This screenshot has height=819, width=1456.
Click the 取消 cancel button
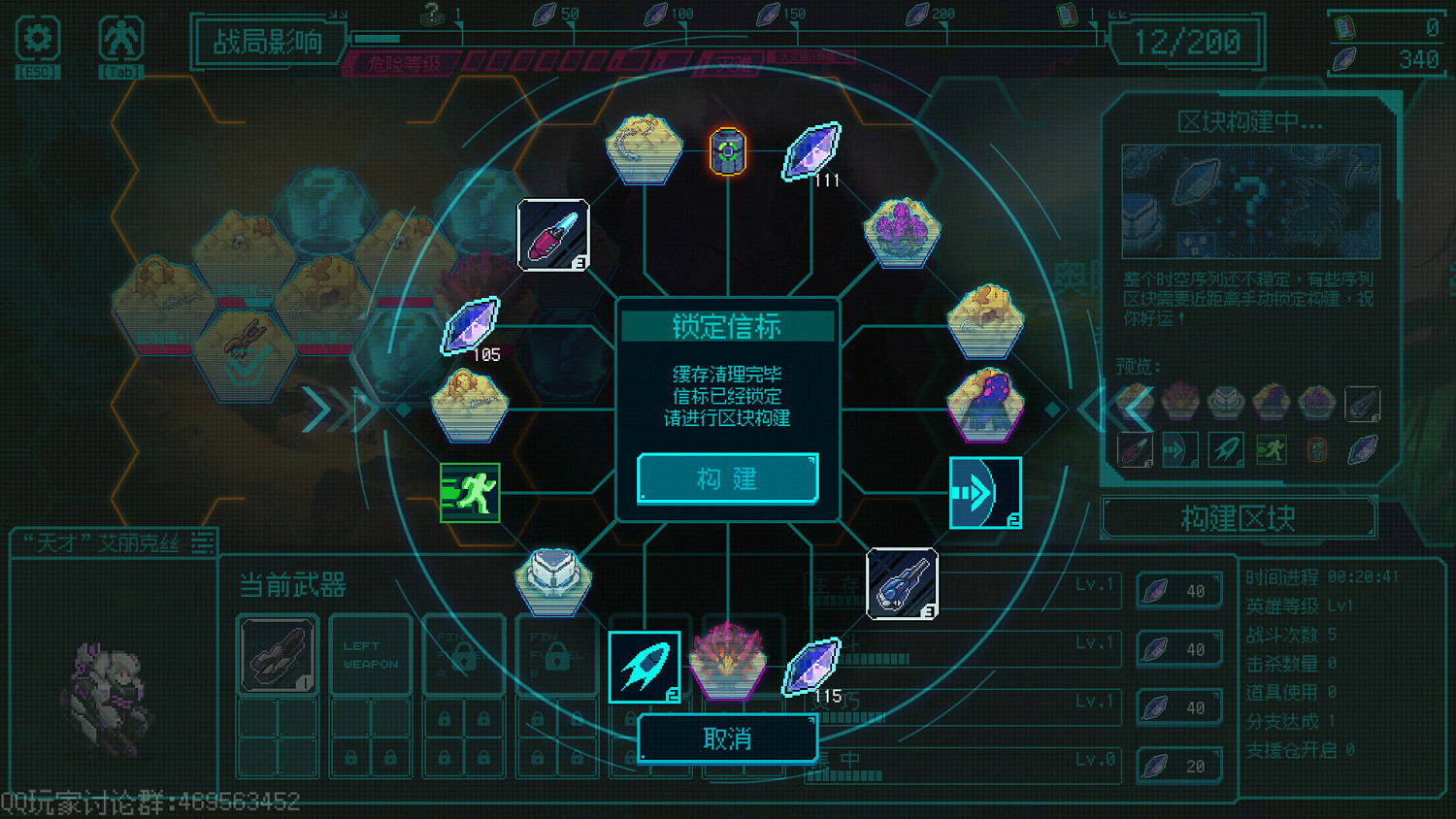[726, 738]
